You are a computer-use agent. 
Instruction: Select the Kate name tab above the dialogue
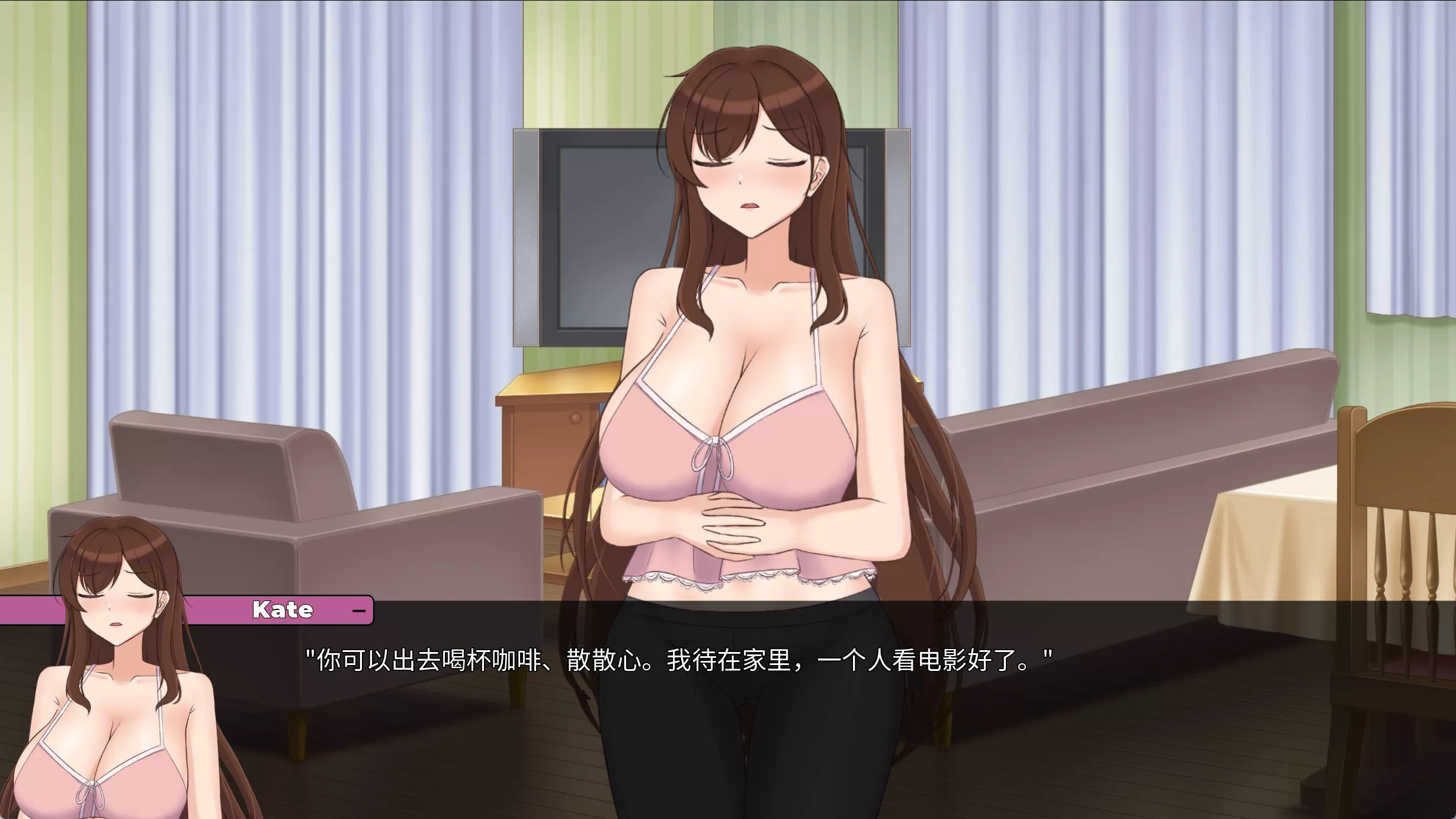(283, 610)
